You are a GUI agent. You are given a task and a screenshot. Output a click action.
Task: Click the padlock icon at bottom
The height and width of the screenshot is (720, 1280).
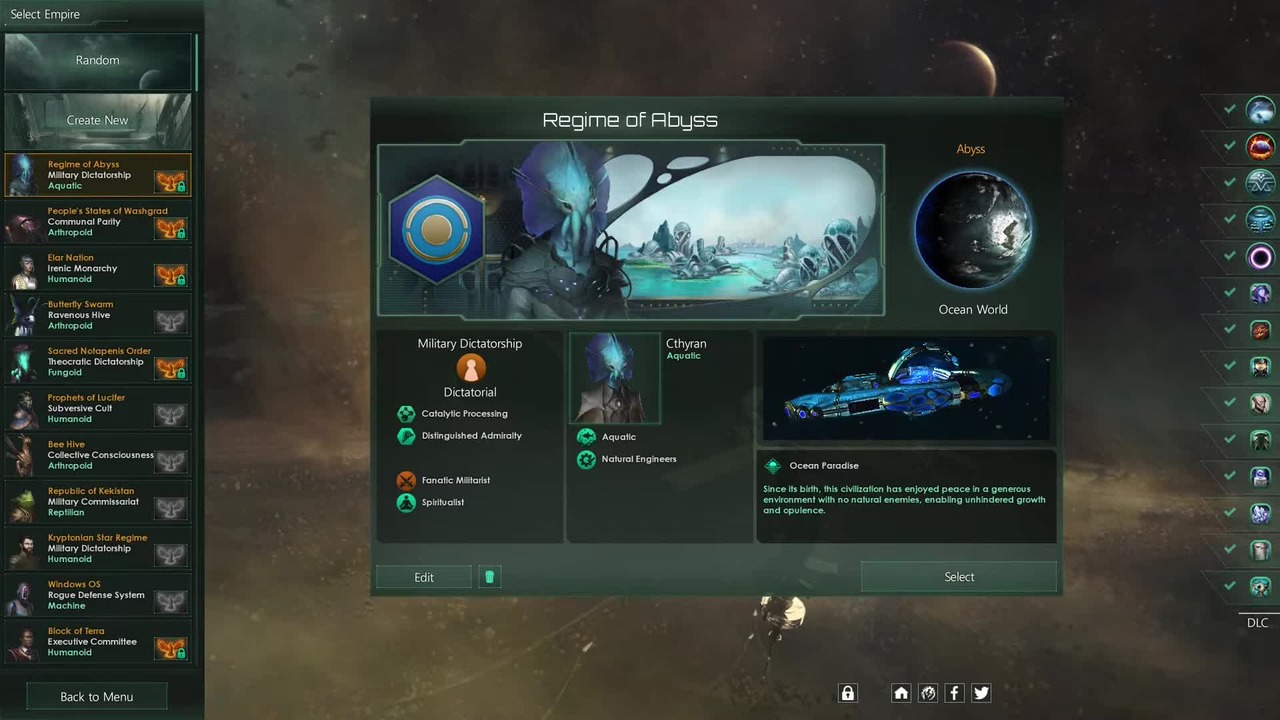coord(848,693)
